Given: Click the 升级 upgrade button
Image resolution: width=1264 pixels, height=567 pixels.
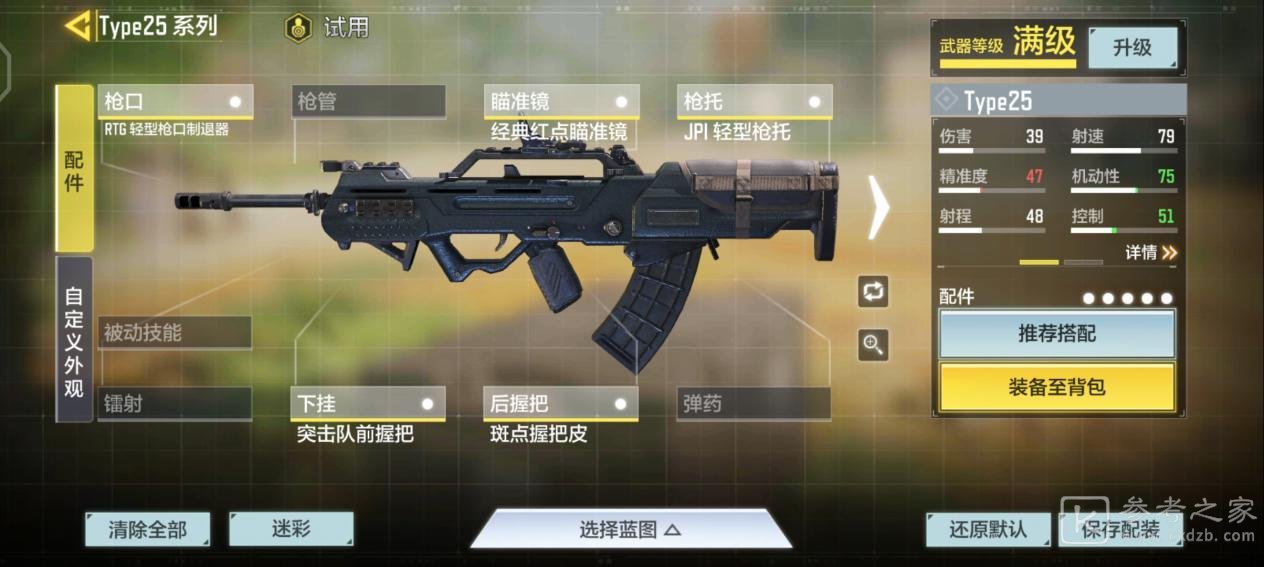Looking at the screenshot, I should (1132, 48).
